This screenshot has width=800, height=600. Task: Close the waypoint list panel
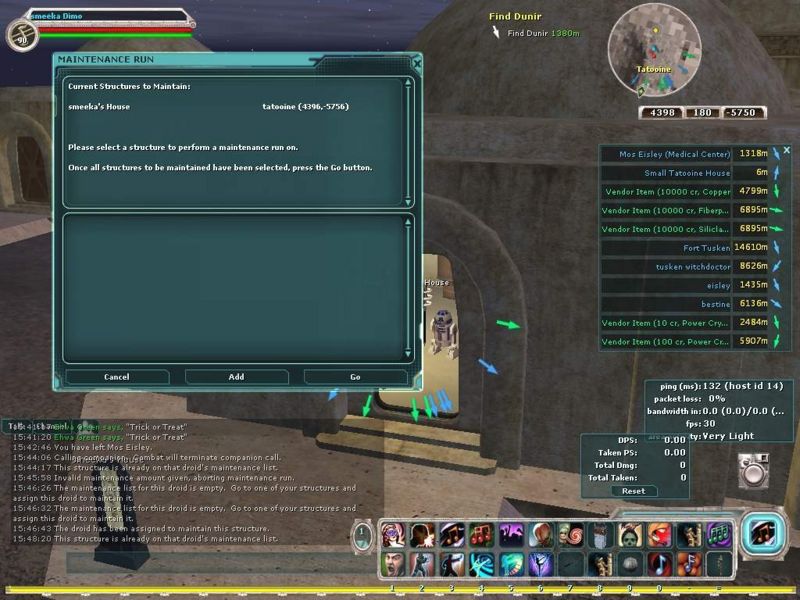point(786,150)
